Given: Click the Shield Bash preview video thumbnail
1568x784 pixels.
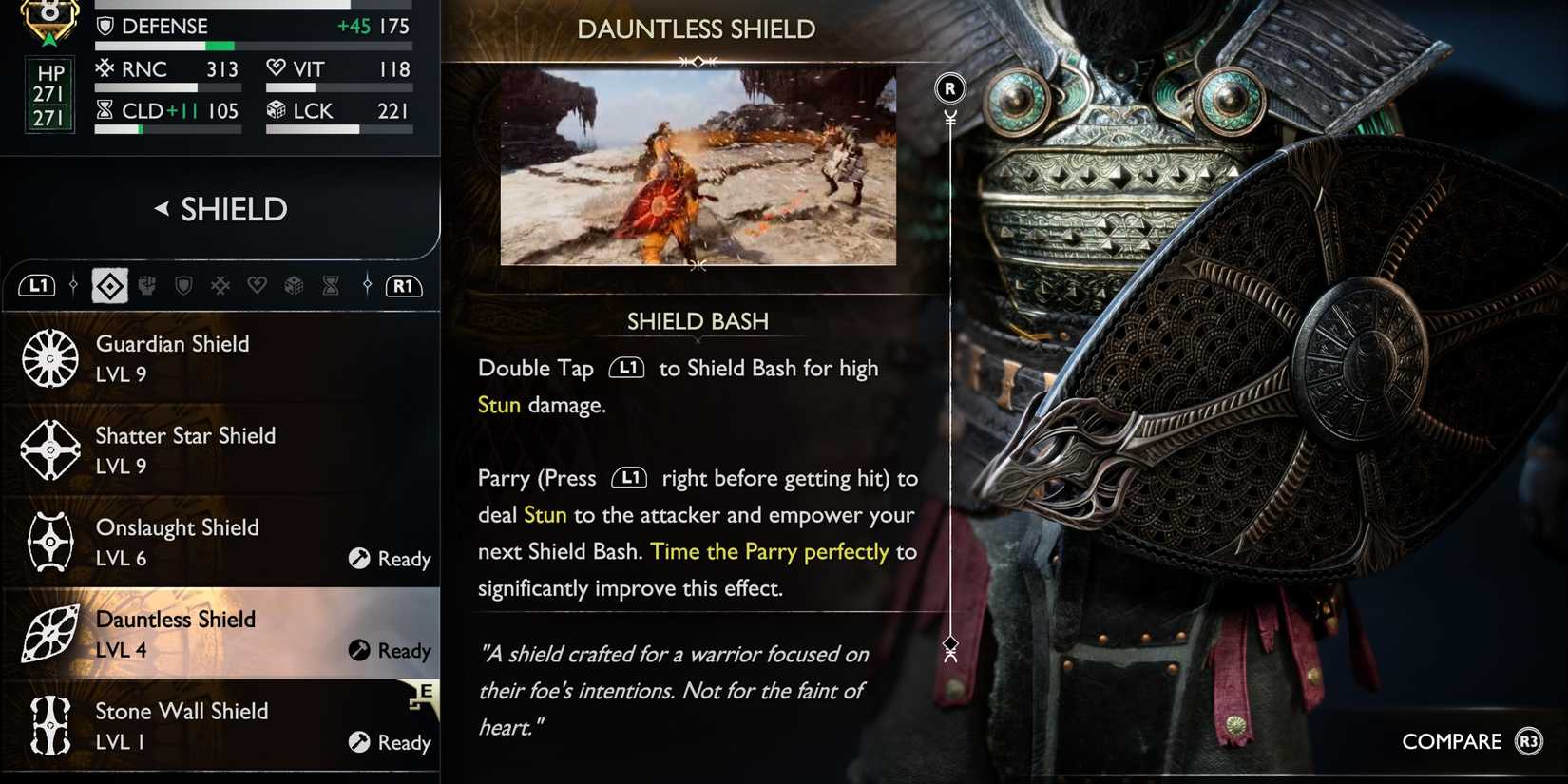Looking at the screenshot, I should click(x=698, y=165).
